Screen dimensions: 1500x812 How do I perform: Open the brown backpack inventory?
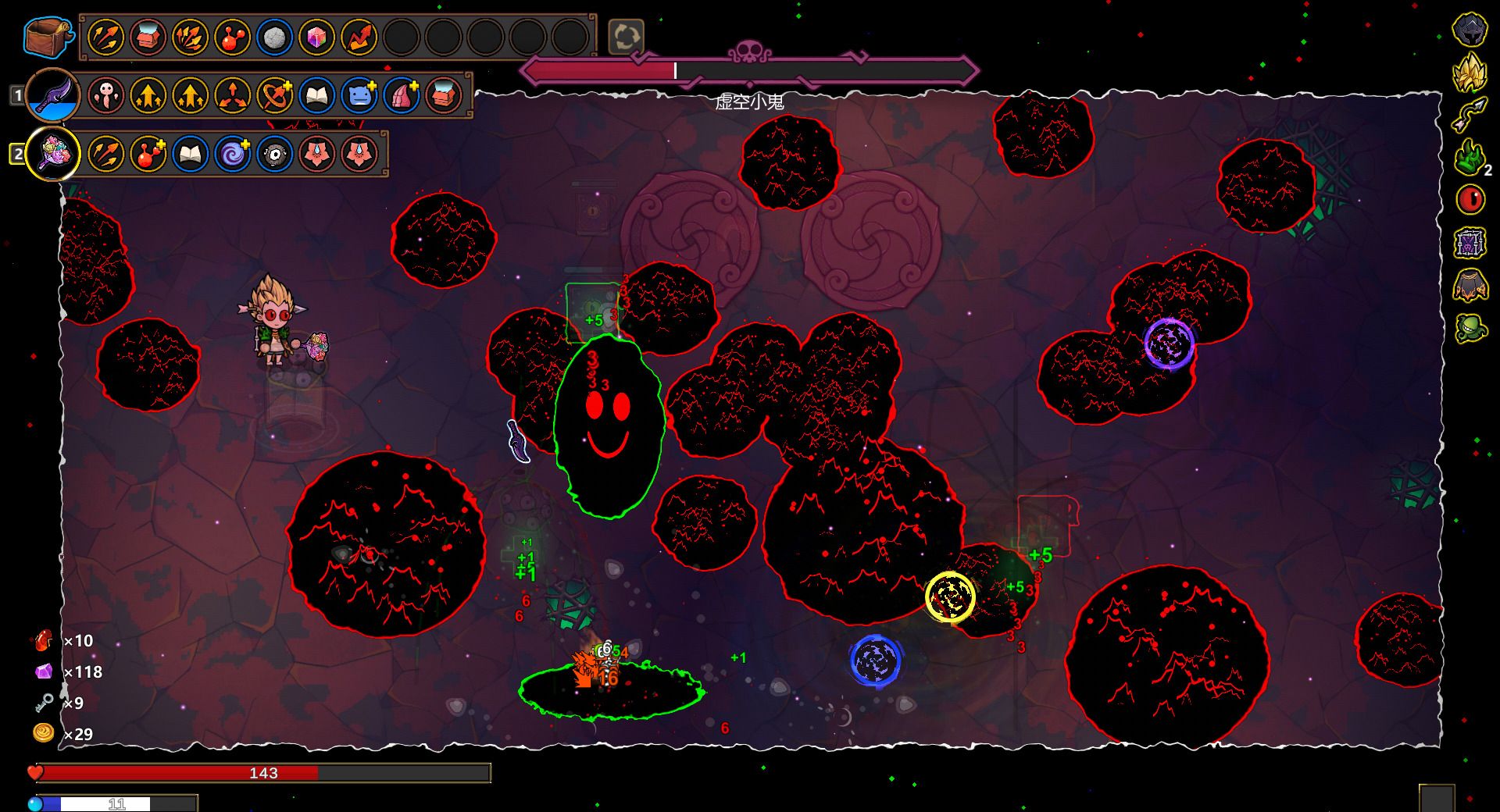pyautogui.click(x=48, y=37)
